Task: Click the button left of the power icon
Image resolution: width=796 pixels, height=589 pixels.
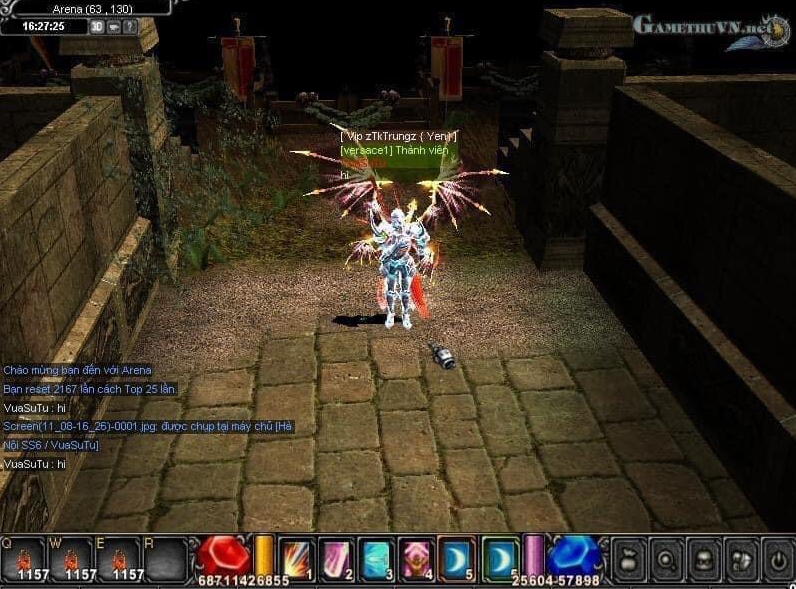Action: [x=742, y=556]
